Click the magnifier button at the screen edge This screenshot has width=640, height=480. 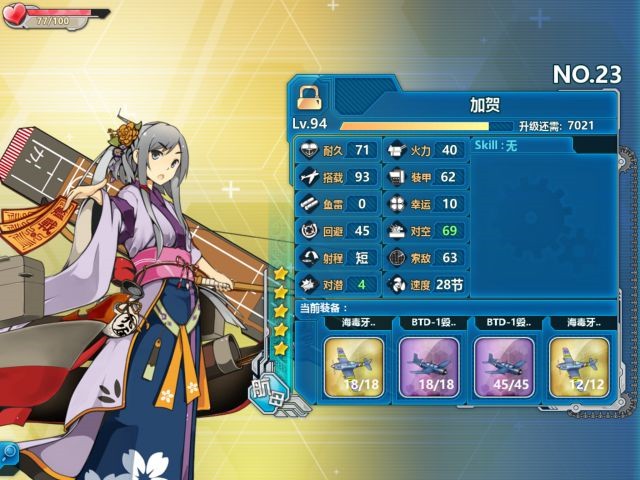click(7, 455)
